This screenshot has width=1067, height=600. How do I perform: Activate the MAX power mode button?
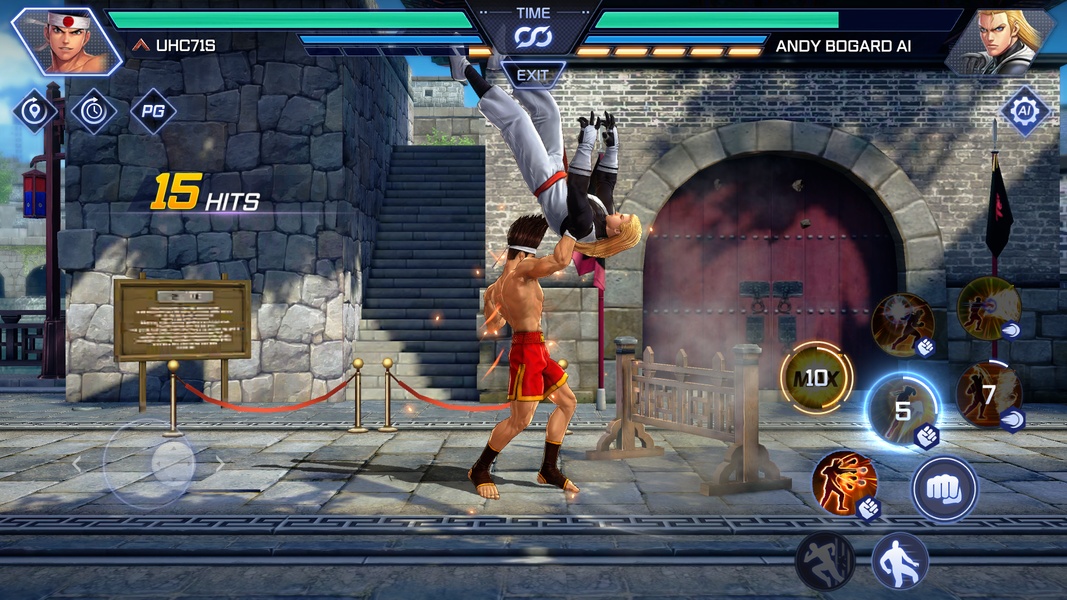click(816, 378)
